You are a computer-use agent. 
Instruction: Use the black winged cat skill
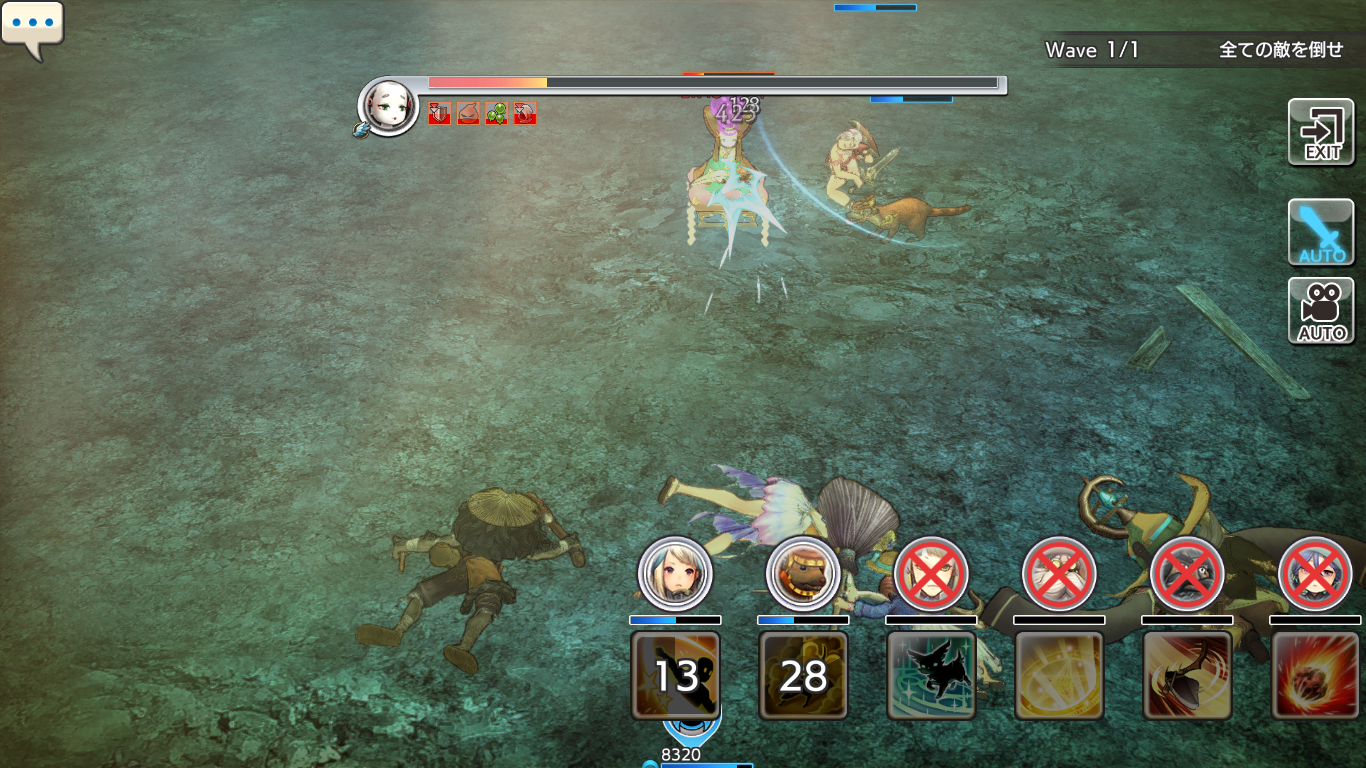click(x=931, y=675)
